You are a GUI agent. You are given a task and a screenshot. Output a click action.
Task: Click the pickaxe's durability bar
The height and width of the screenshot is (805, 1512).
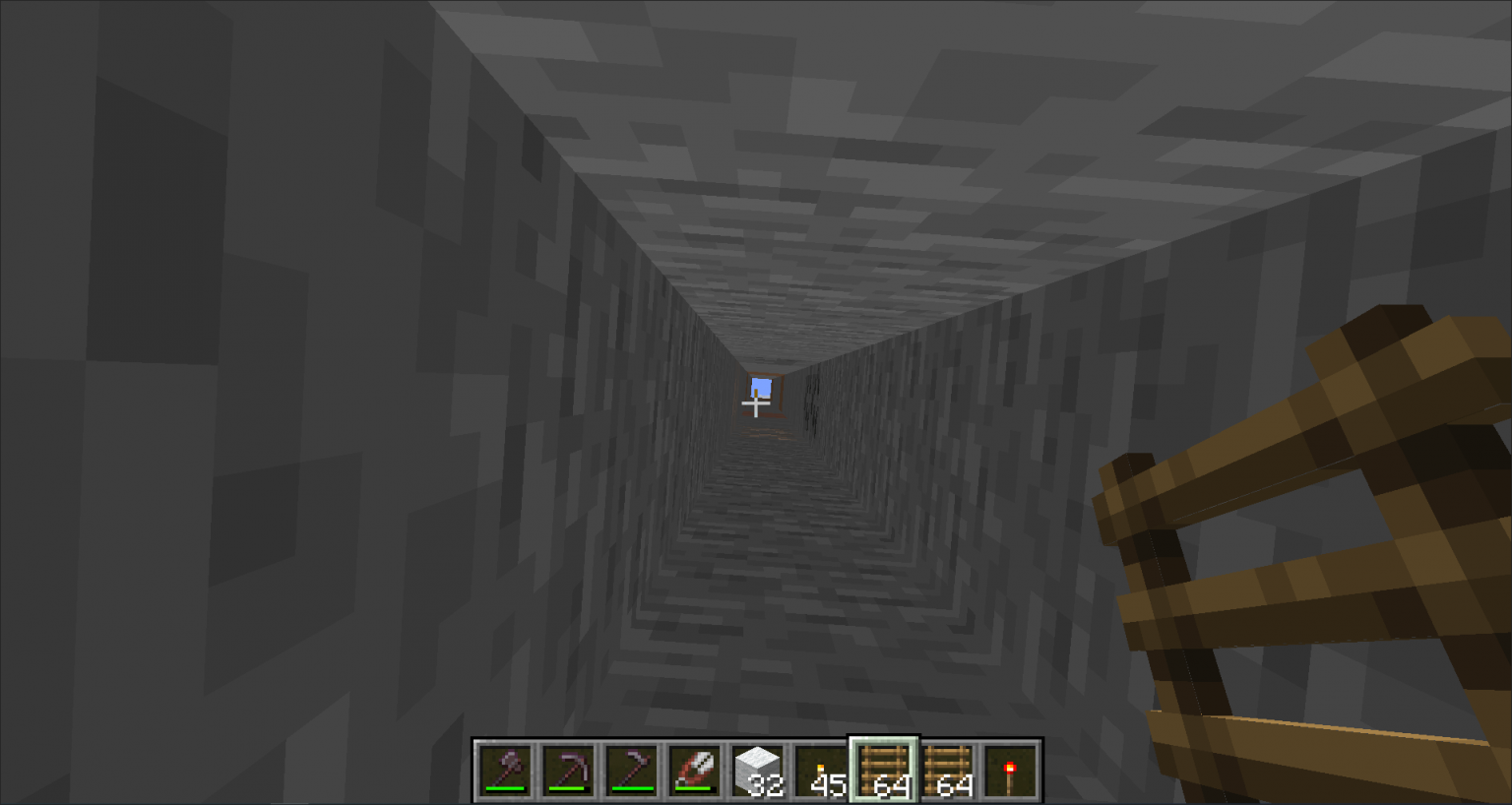point(568,787)
